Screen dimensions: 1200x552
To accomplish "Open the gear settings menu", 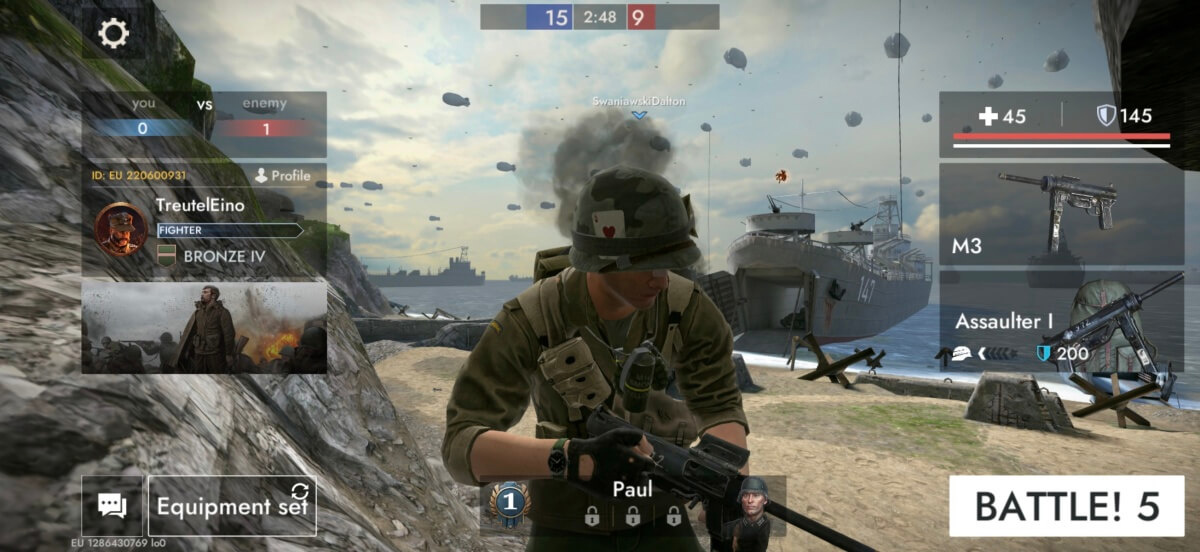I will 113,34.
